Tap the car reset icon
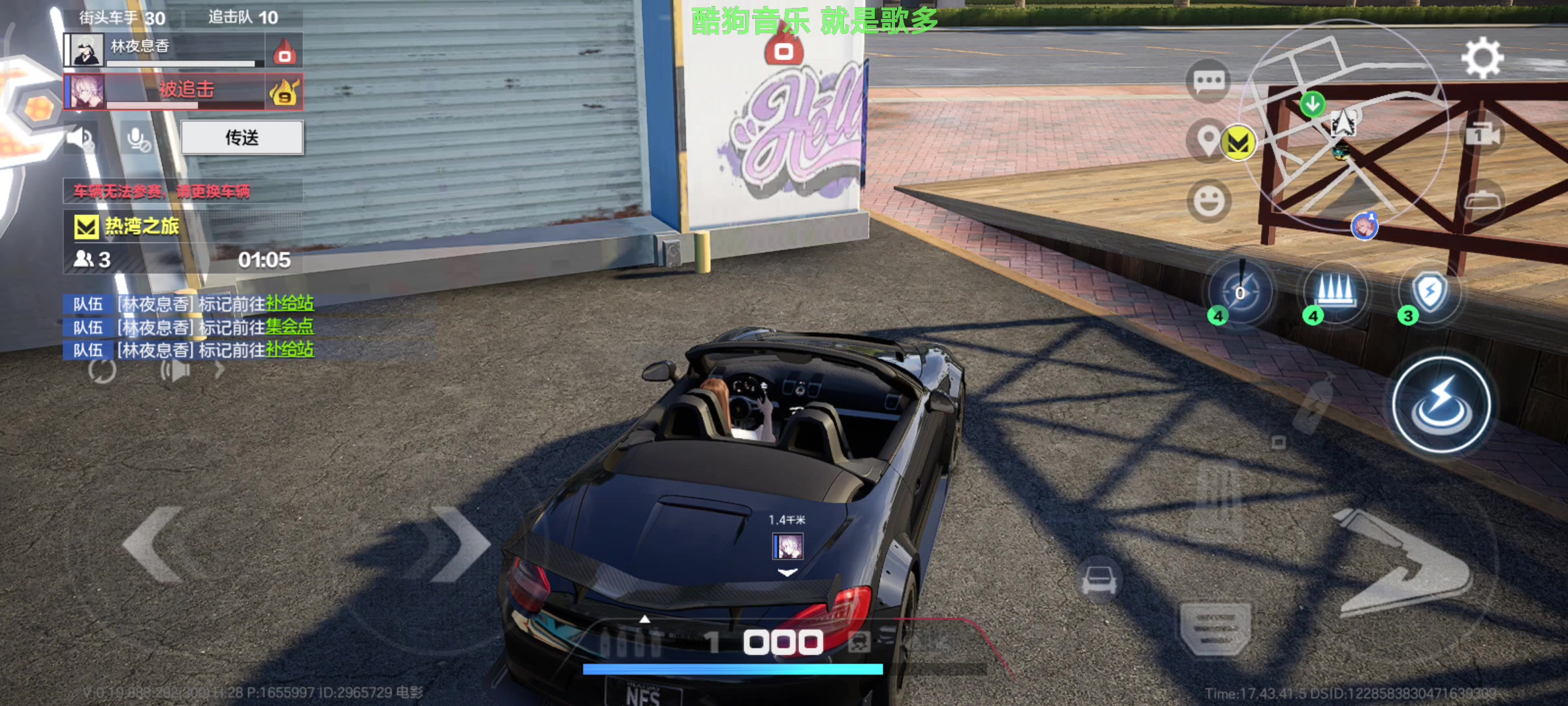The image size is (1568, 706). (1099, 579)
